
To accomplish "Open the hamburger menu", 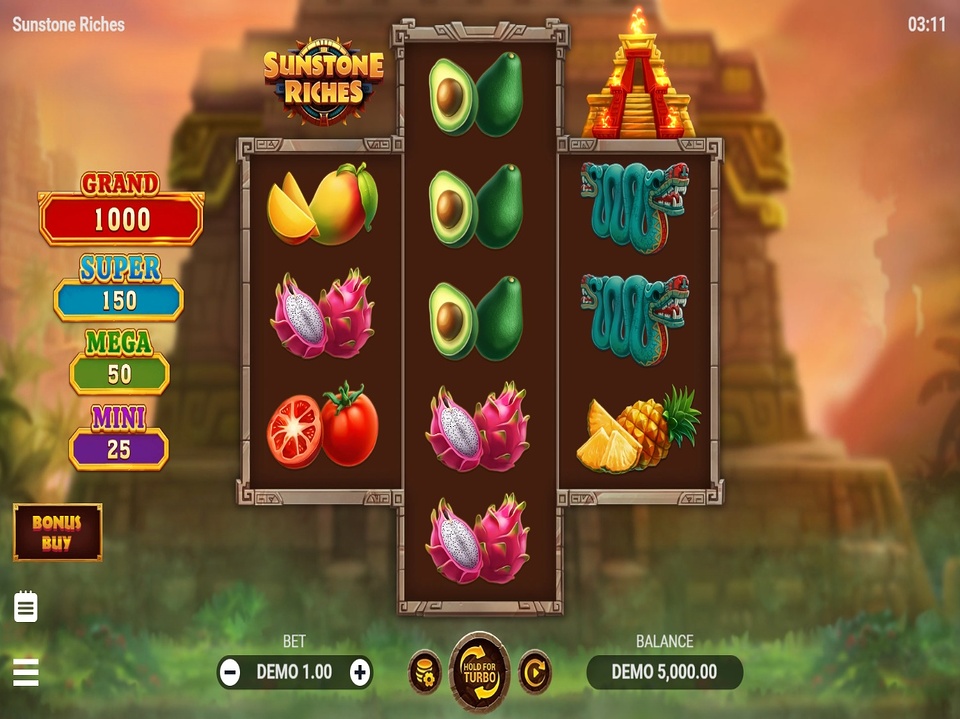I will coord(26,672).
